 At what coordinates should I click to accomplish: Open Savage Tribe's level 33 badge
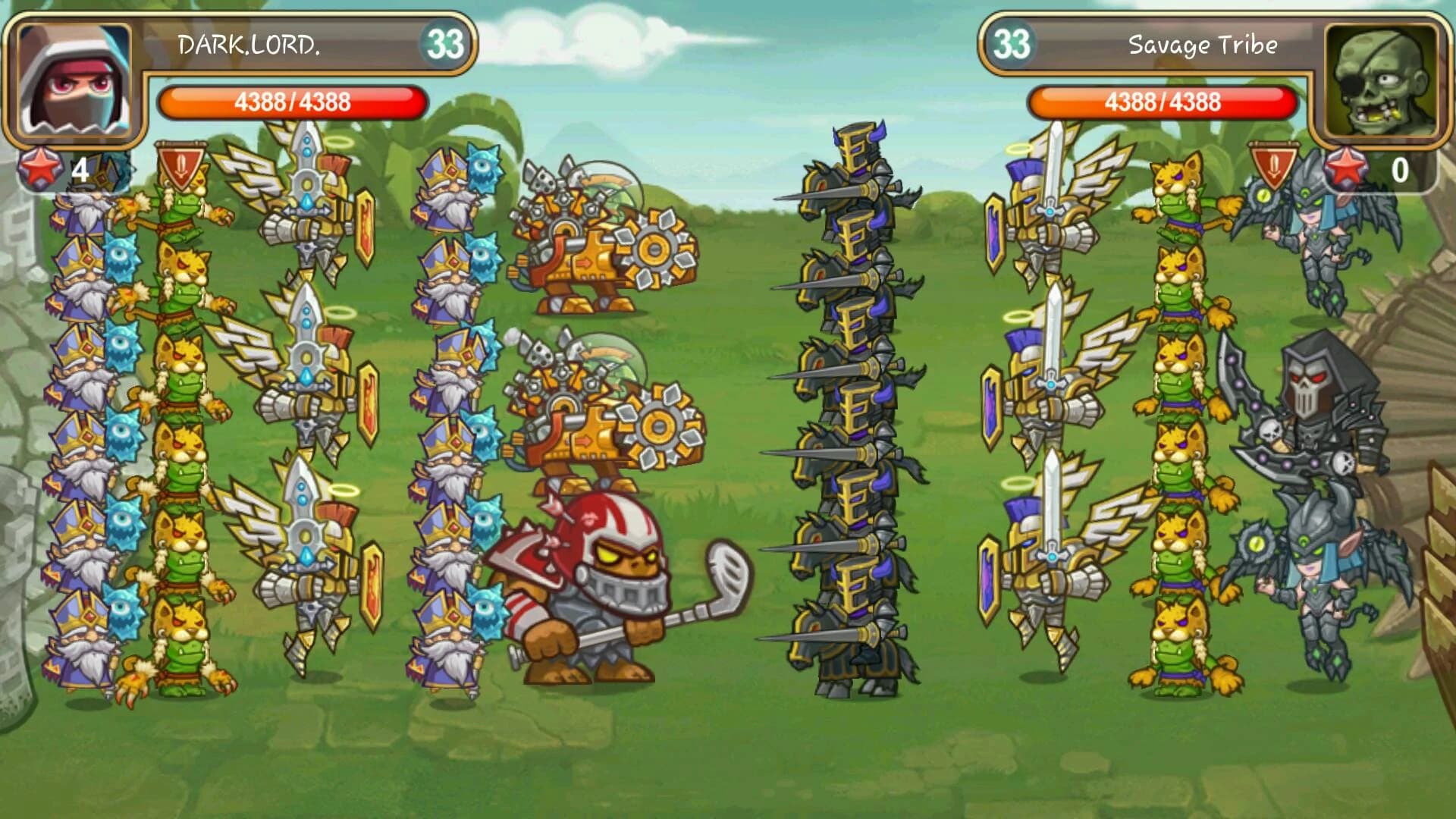tap(1013, 44)
